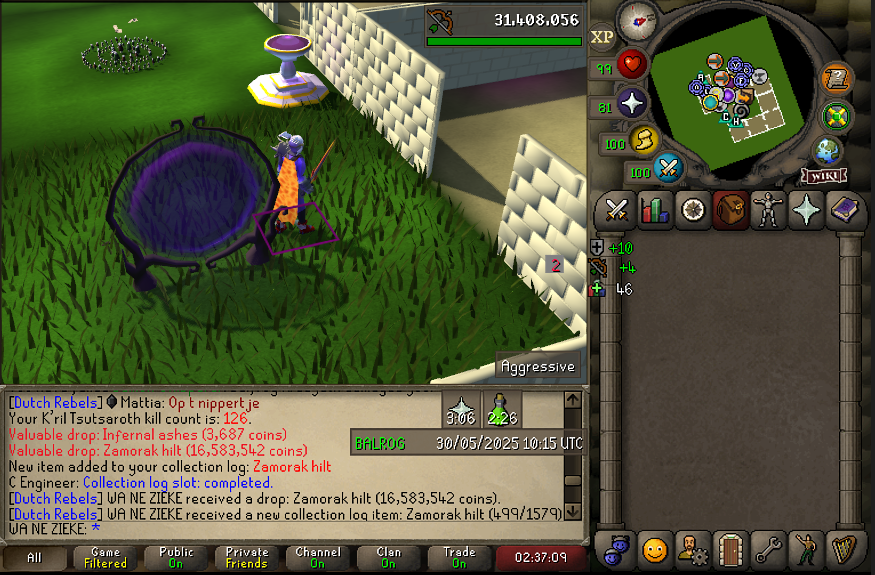875x575 pixels.
Task: Show the Emotes tab
Action: 805,549
